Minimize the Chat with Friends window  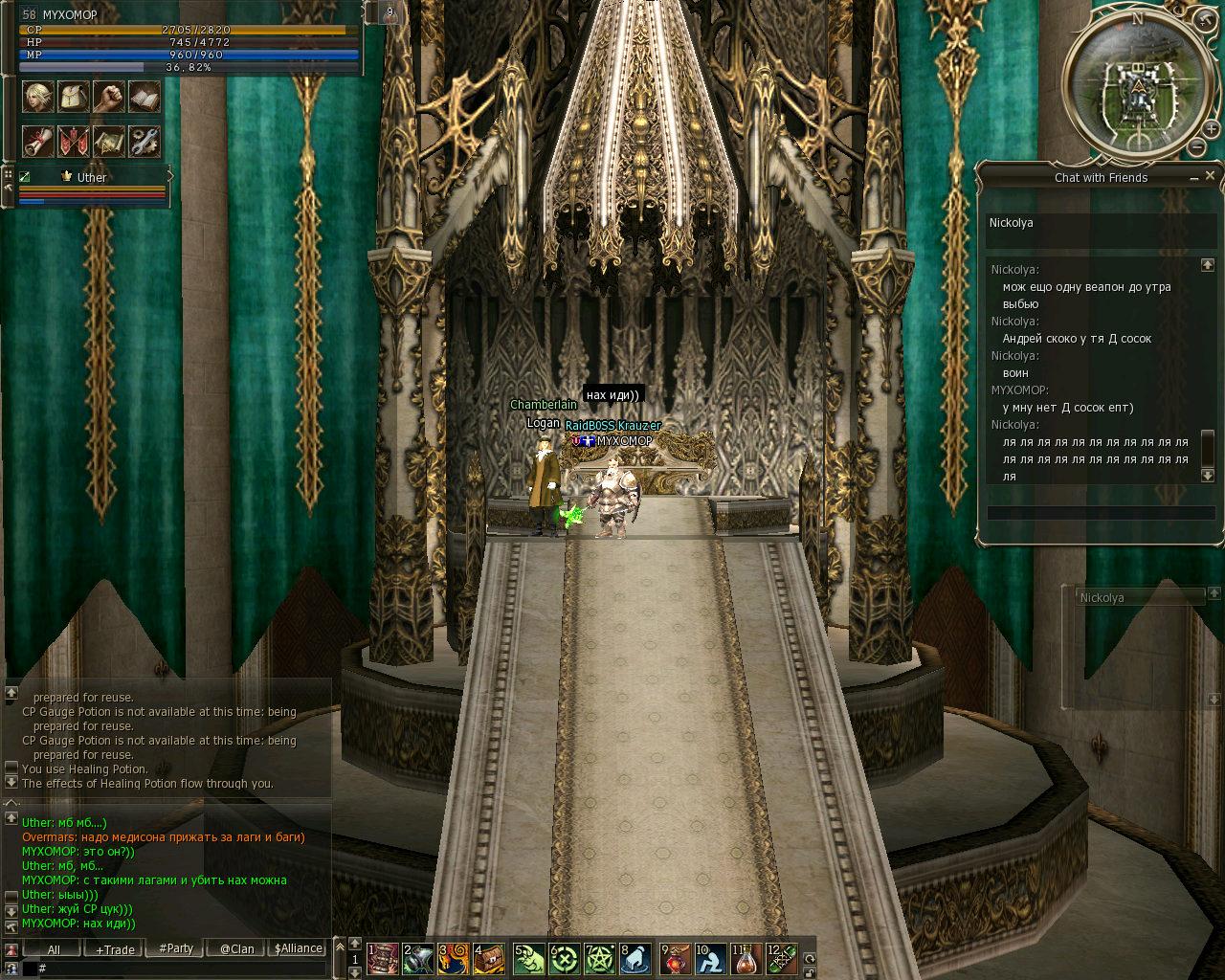[1194, 178]
